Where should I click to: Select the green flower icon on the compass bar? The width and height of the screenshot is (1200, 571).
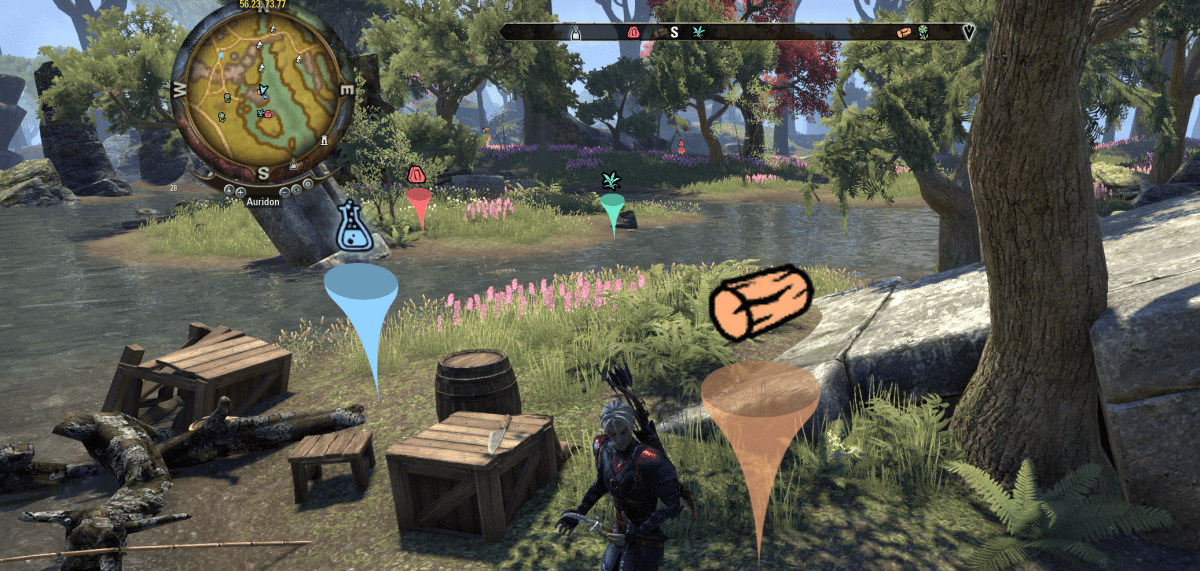coord(922,32)
